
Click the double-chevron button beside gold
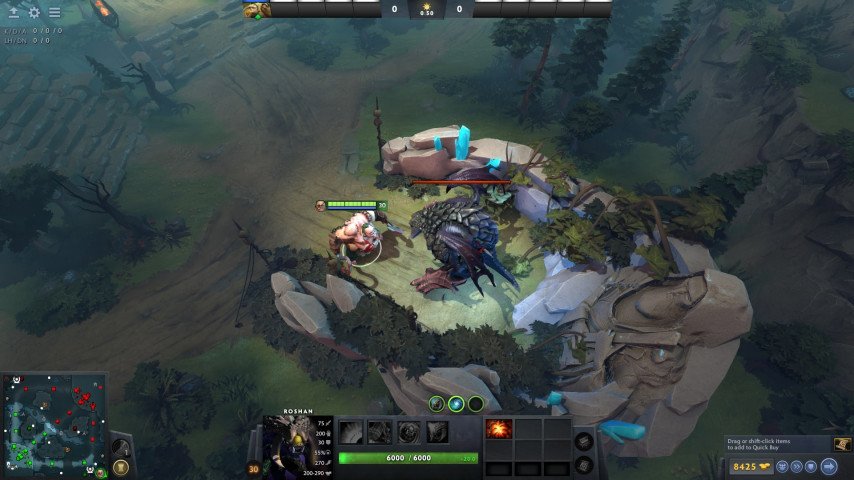pyautogui.click(x=795, y=466)
